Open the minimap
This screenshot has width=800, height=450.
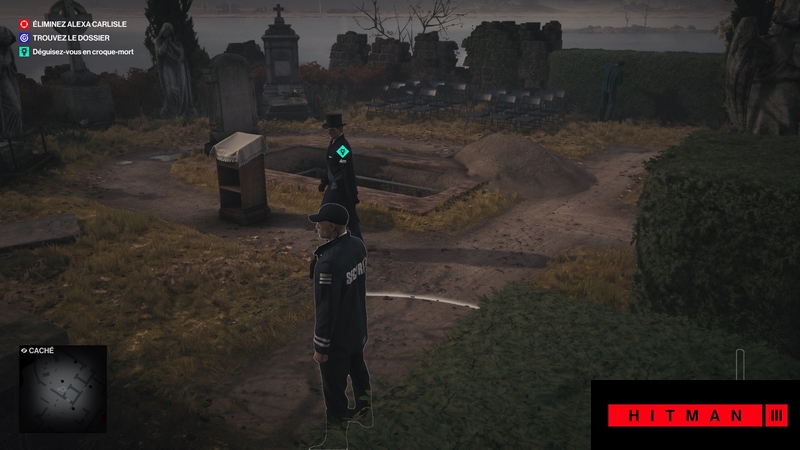click(x=63, y=389)
